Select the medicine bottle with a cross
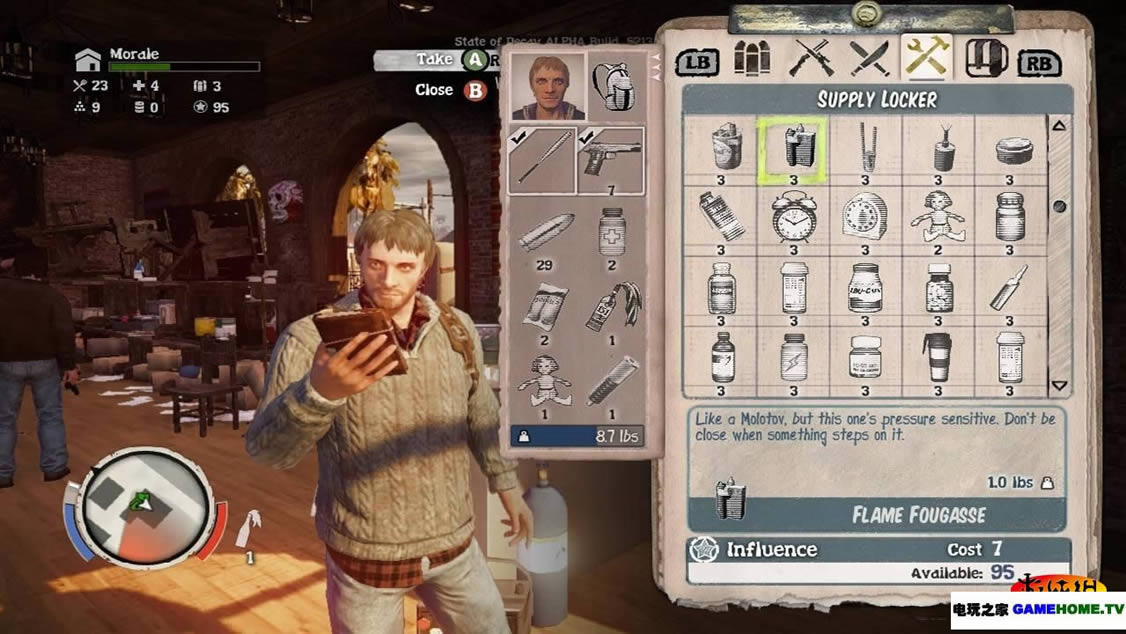The image size is (1126, 634). tap(610, 234)
